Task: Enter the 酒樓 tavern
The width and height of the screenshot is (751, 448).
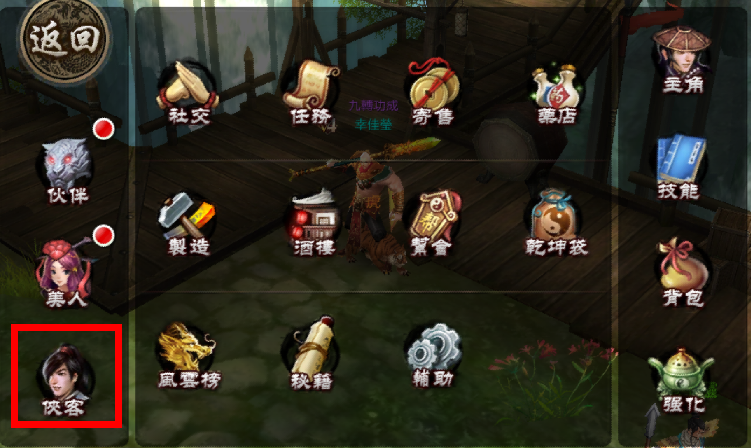Action: click(x=312, y=220)
